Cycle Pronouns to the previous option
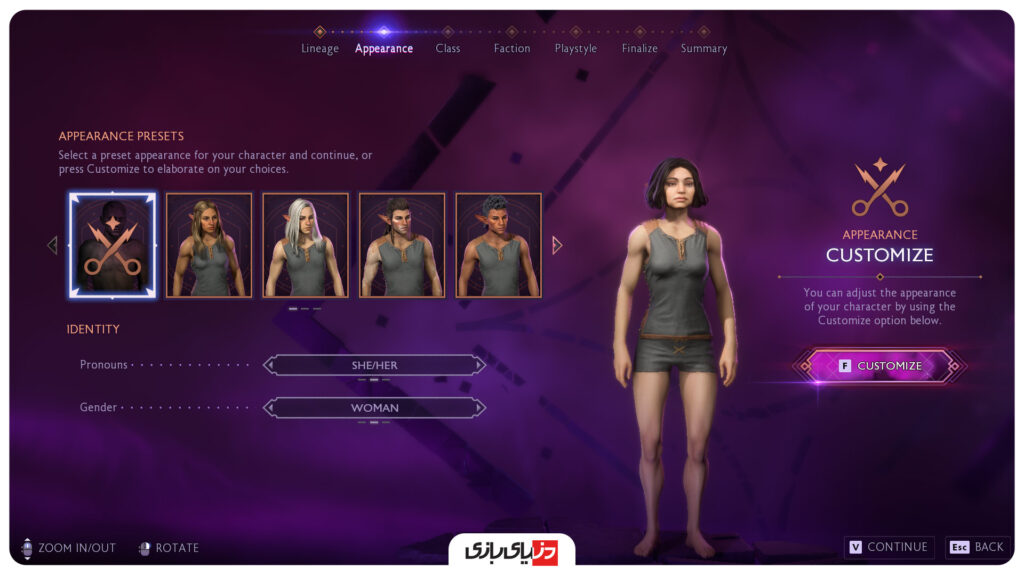The width and height of the screenshot is (1024, 576). [269, 365]
